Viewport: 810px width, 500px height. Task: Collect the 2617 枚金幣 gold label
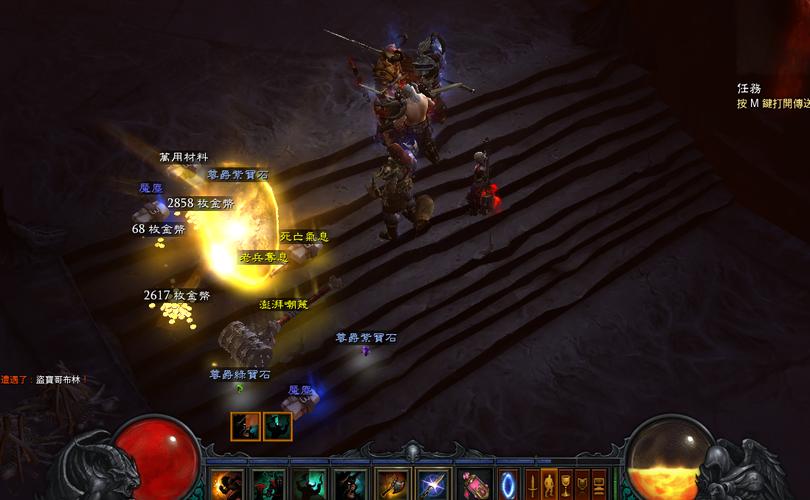[176, 296]
